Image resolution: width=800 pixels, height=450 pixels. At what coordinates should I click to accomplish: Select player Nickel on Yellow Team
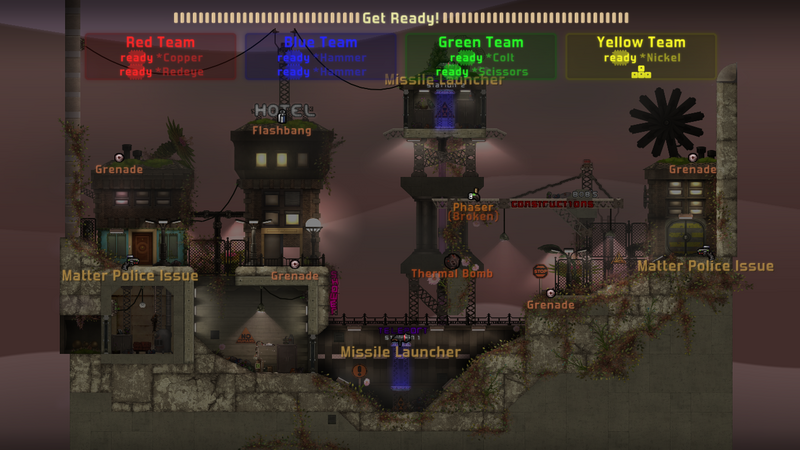[x=661, y=58]
